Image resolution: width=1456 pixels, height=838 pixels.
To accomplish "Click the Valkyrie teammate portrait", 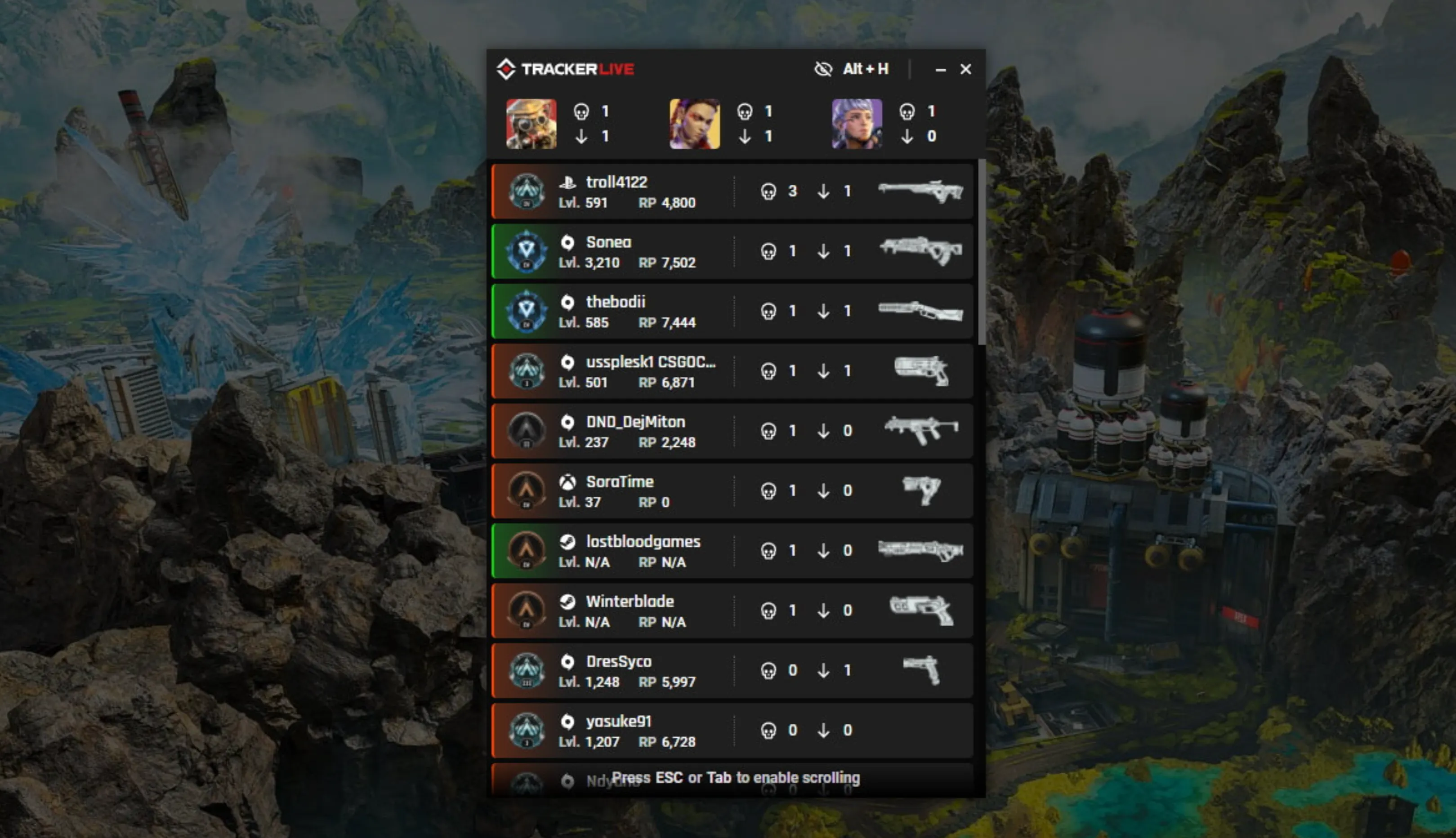I will (x=856, y=123).
